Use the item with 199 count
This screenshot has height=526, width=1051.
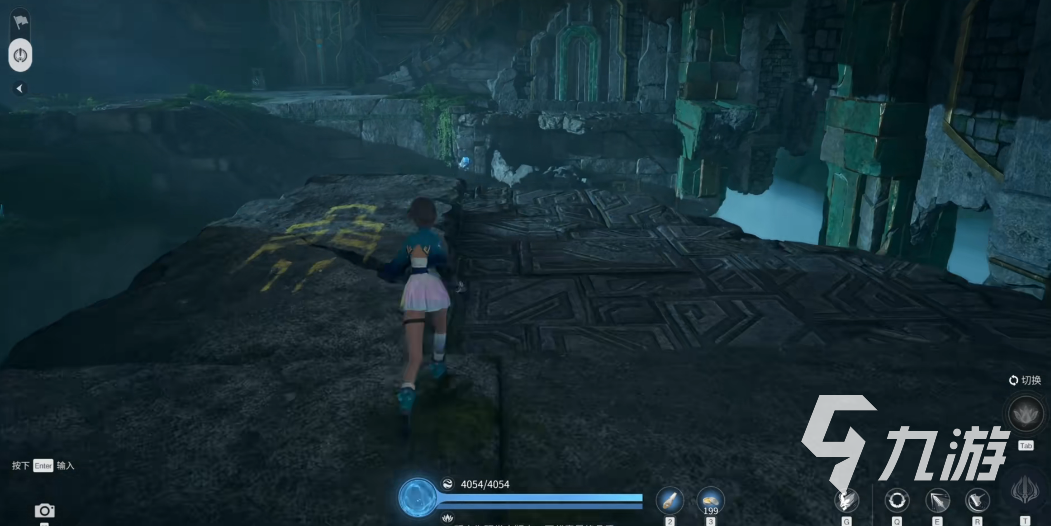coord(710,499)
